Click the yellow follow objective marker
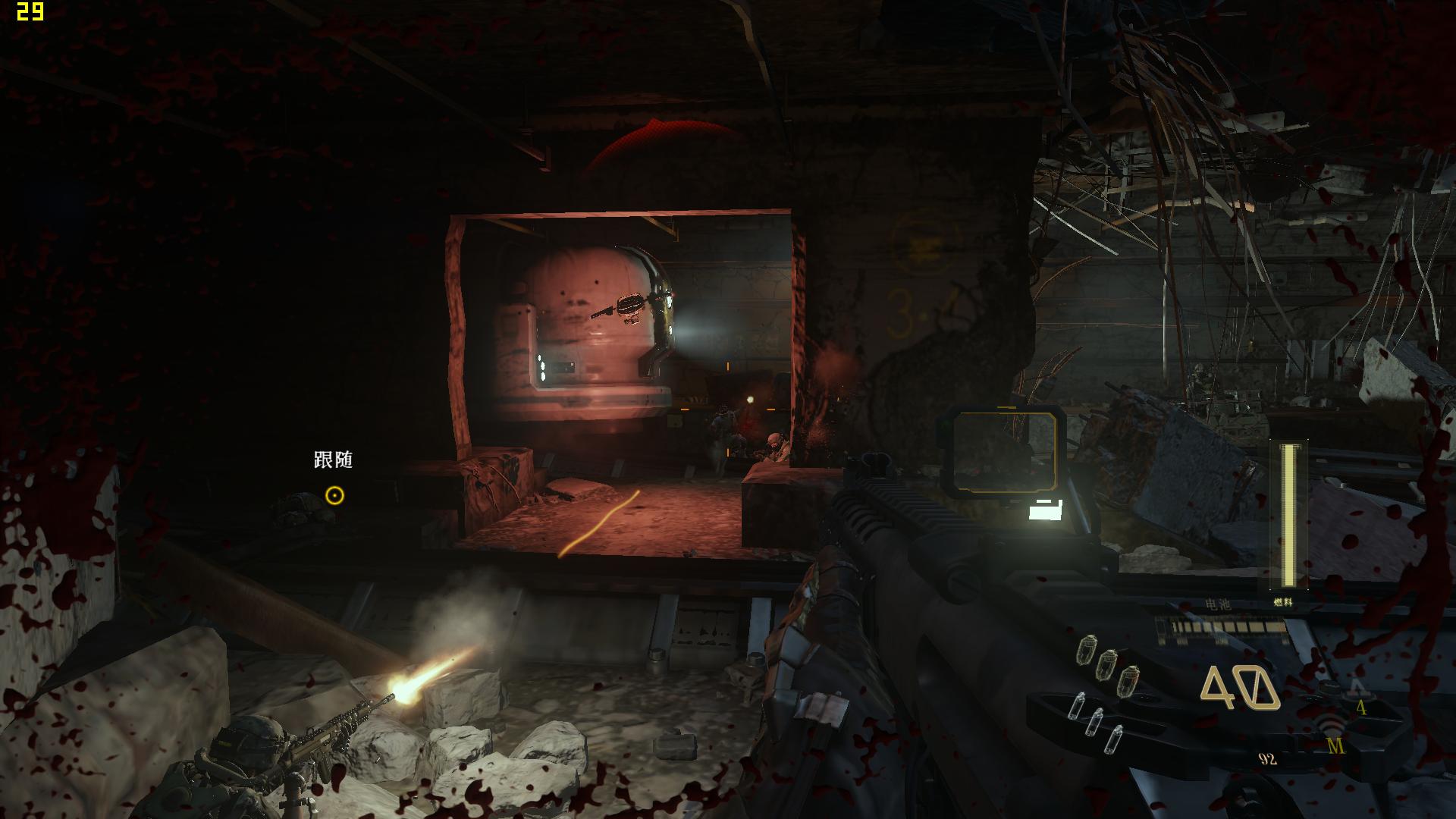 pos(334,496)
